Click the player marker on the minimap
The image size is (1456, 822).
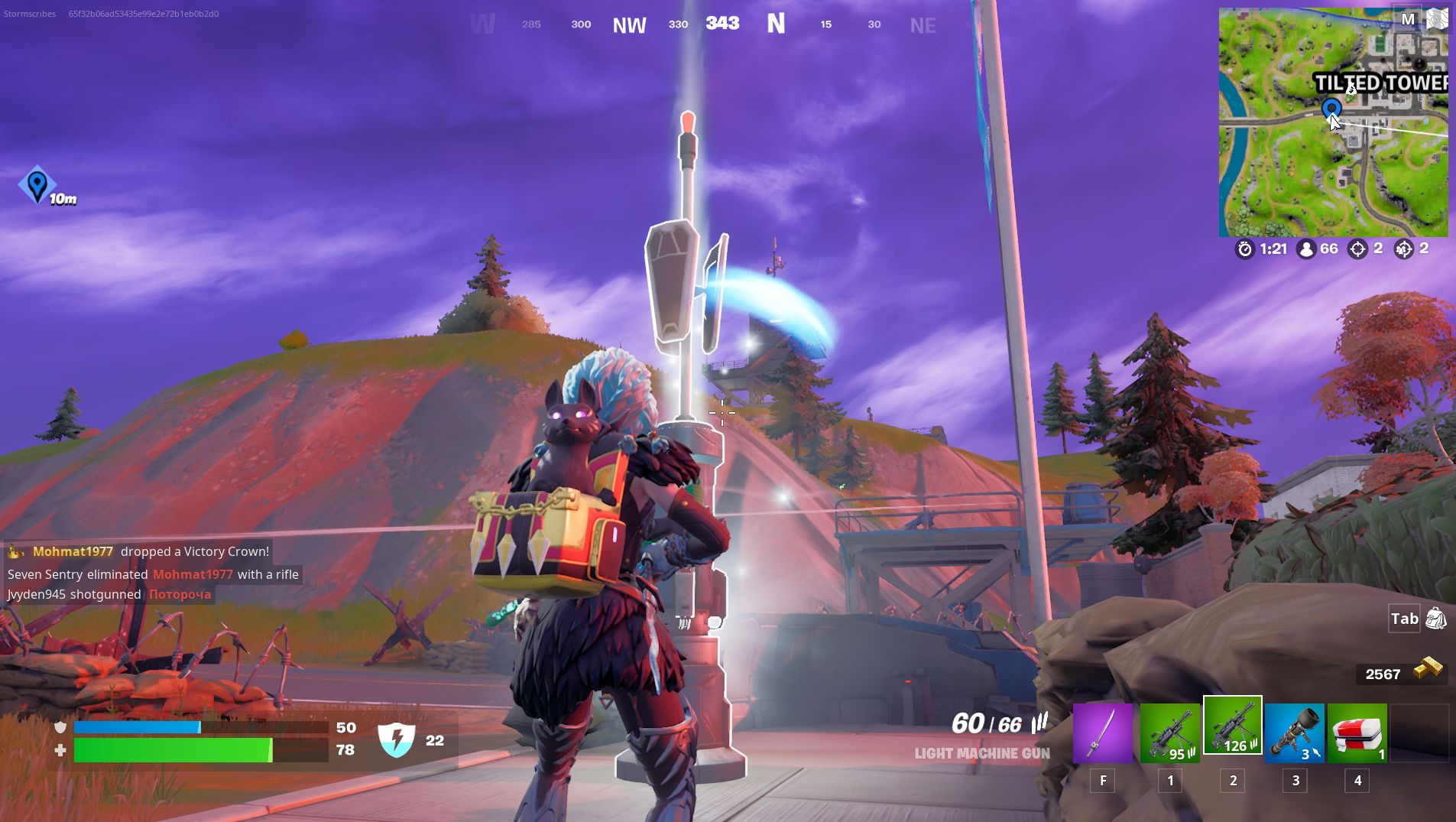[x=1331, y=109]
